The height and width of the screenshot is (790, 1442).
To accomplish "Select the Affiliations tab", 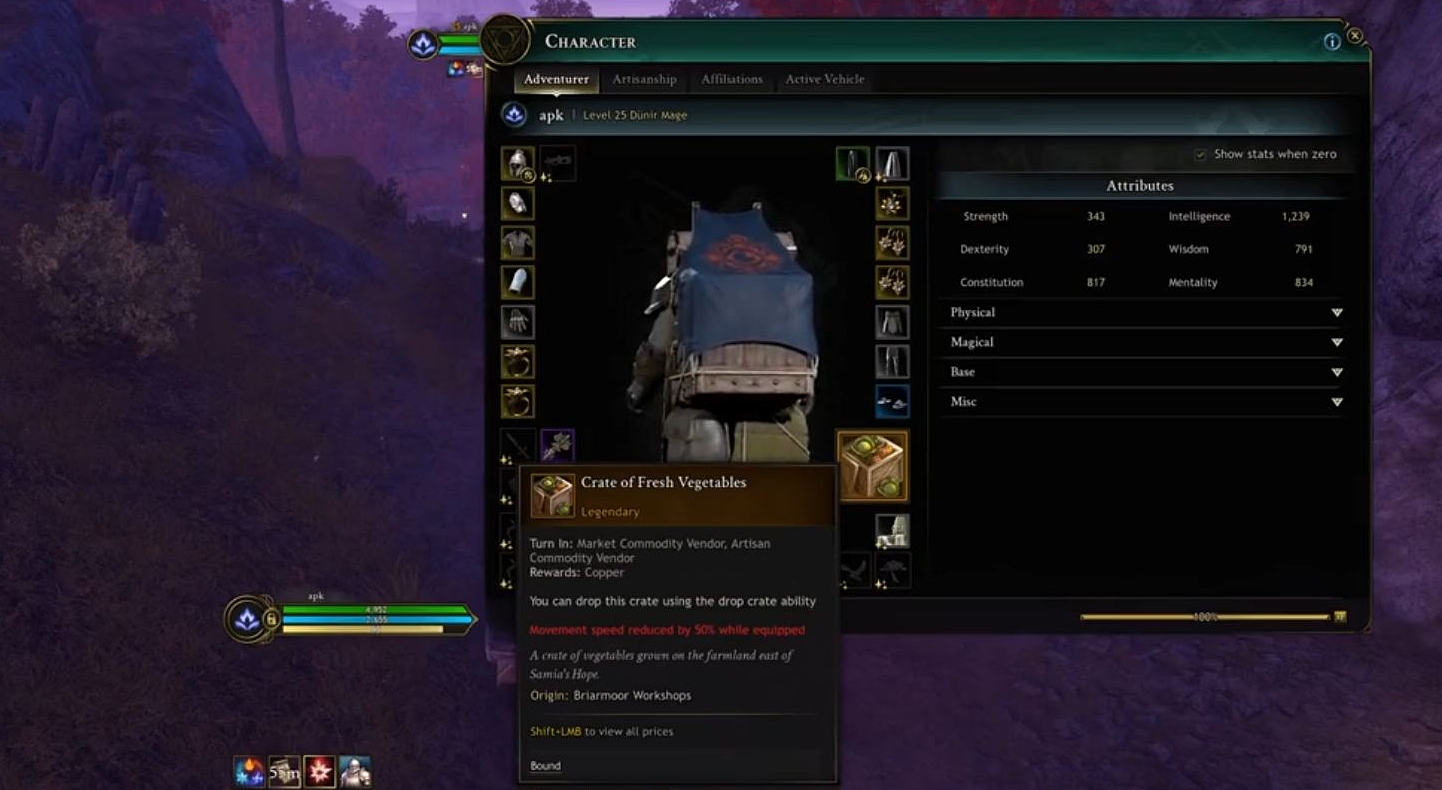I will (731, 79).
